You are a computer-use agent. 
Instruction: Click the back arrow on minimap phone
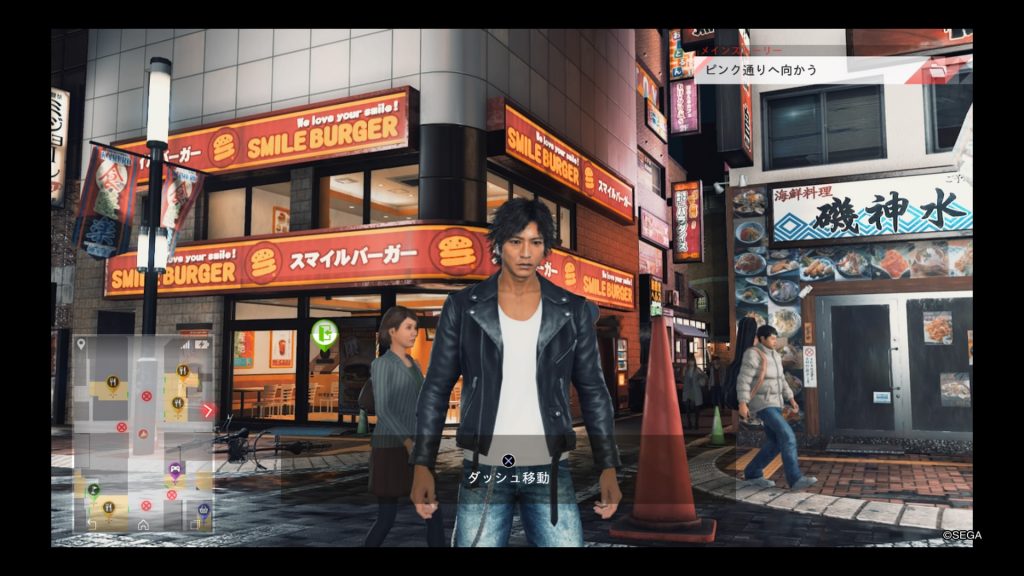point(92,524)
